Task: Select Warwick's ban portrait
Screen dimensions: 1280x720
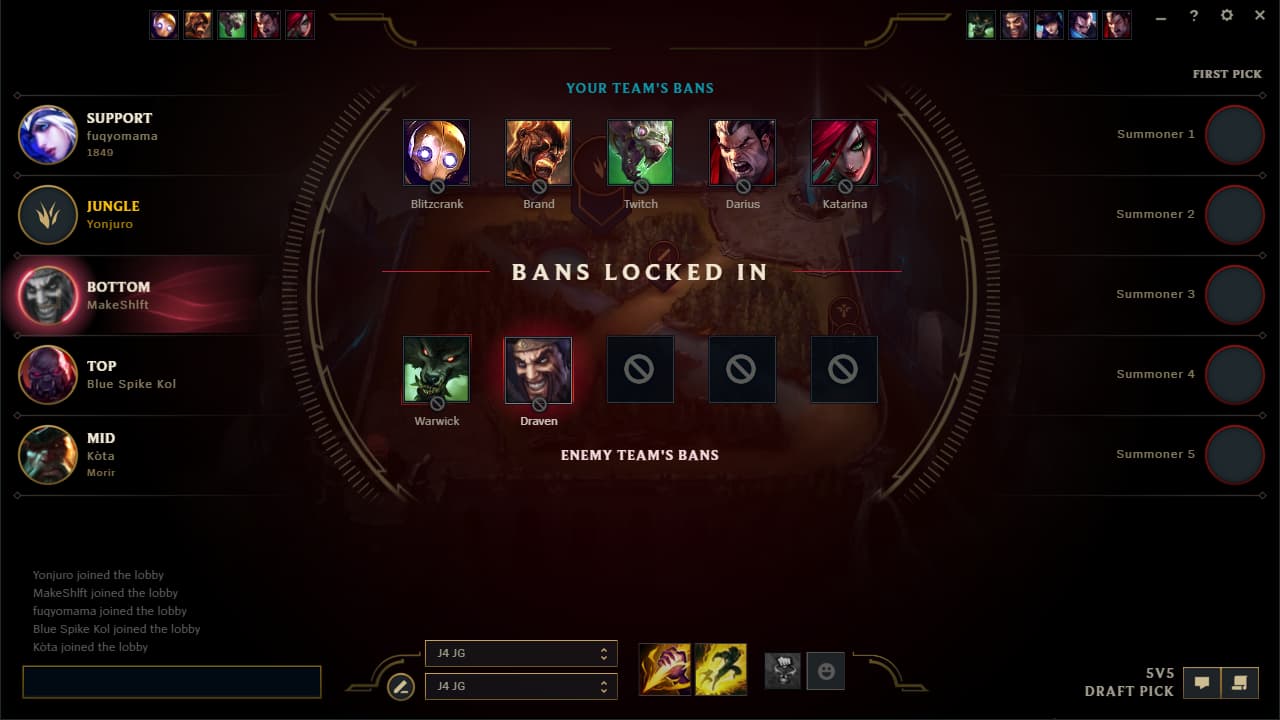Action: coord(437,369)
